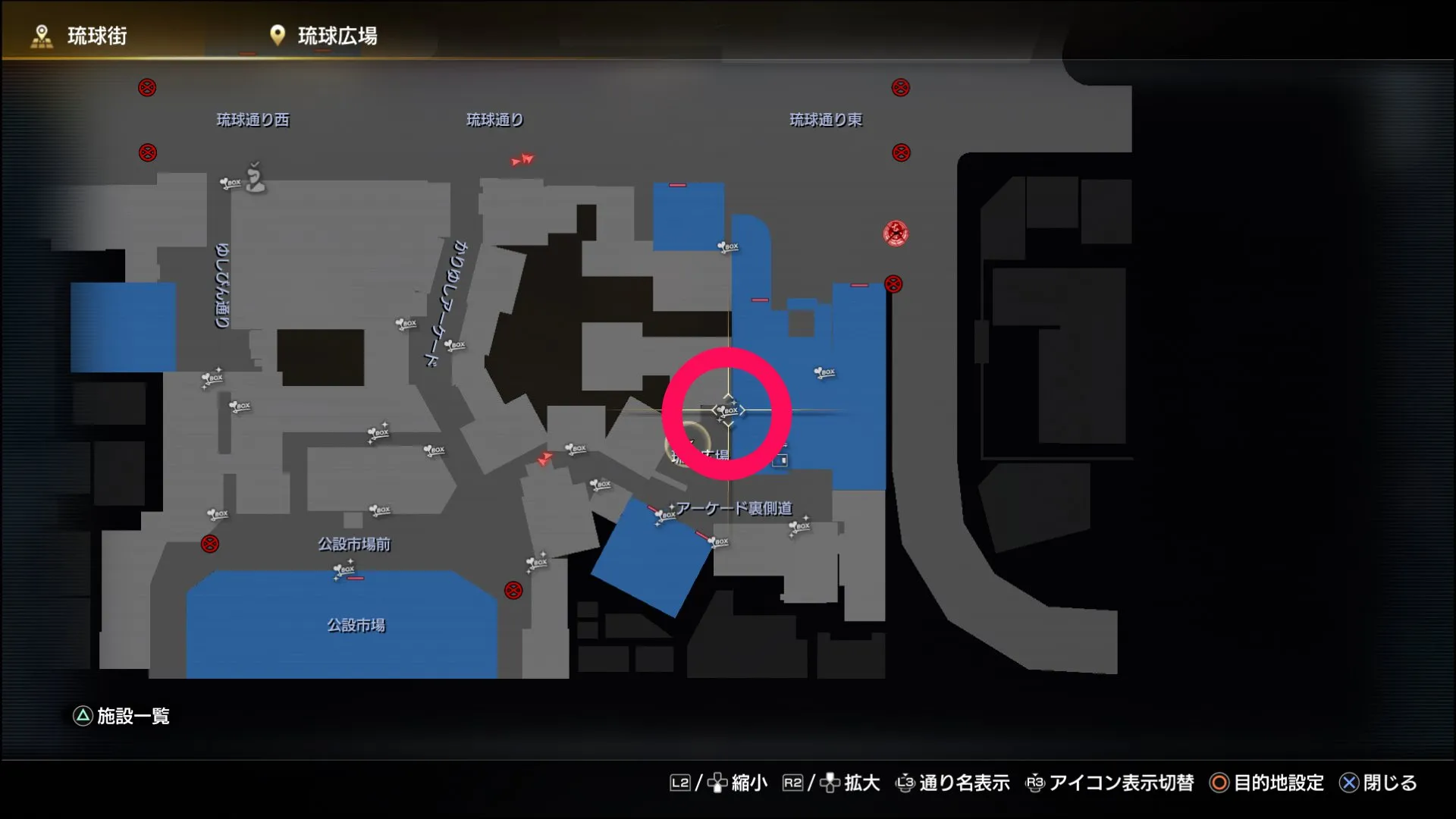This screenshot has width=1456, height=819.
Task: Click the BOX icon northeast of the crosshair
Action: [x=825, y=372]
